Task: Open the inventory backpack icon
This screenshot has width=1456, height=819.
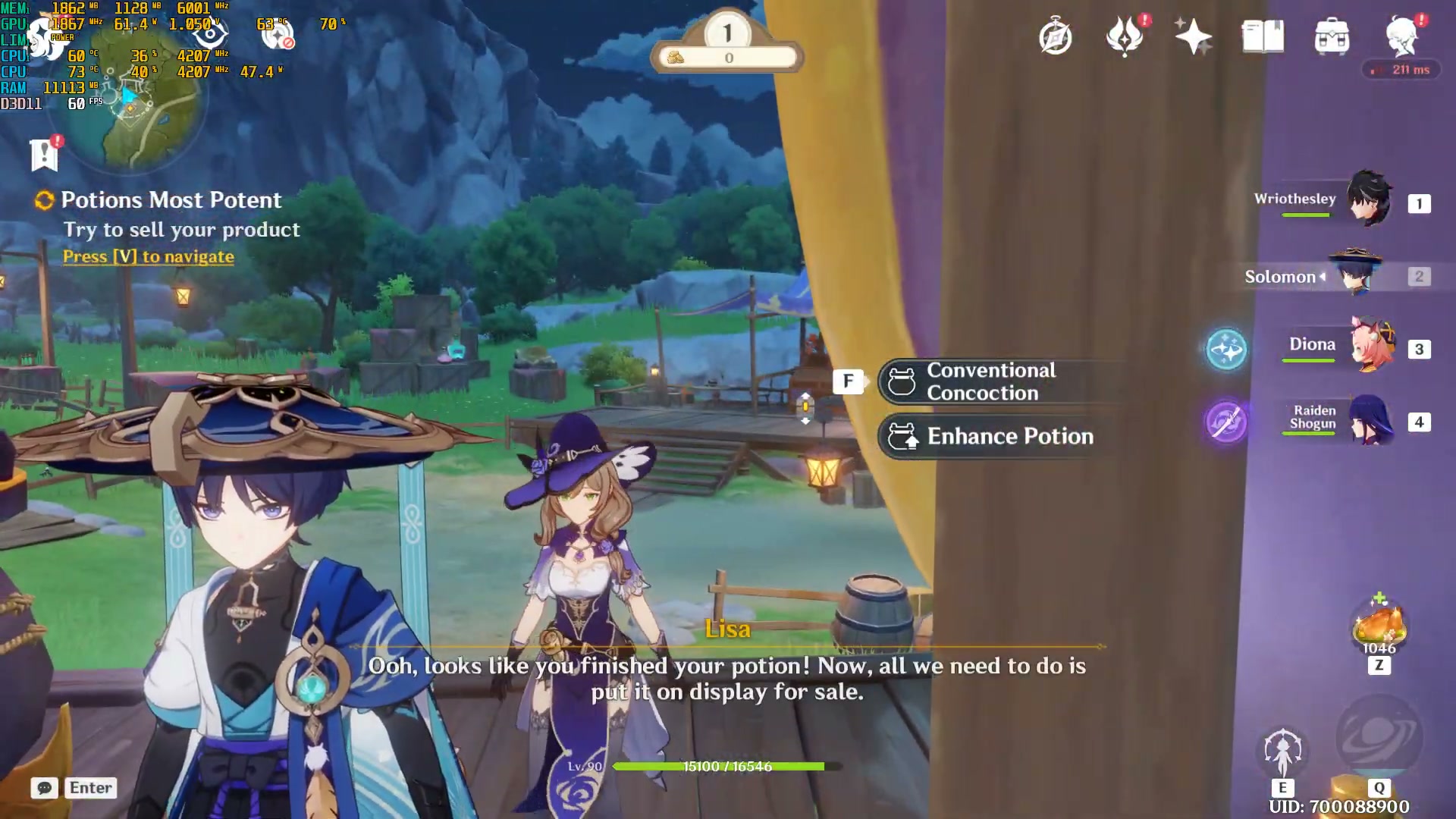Action: coord(1332,36)
